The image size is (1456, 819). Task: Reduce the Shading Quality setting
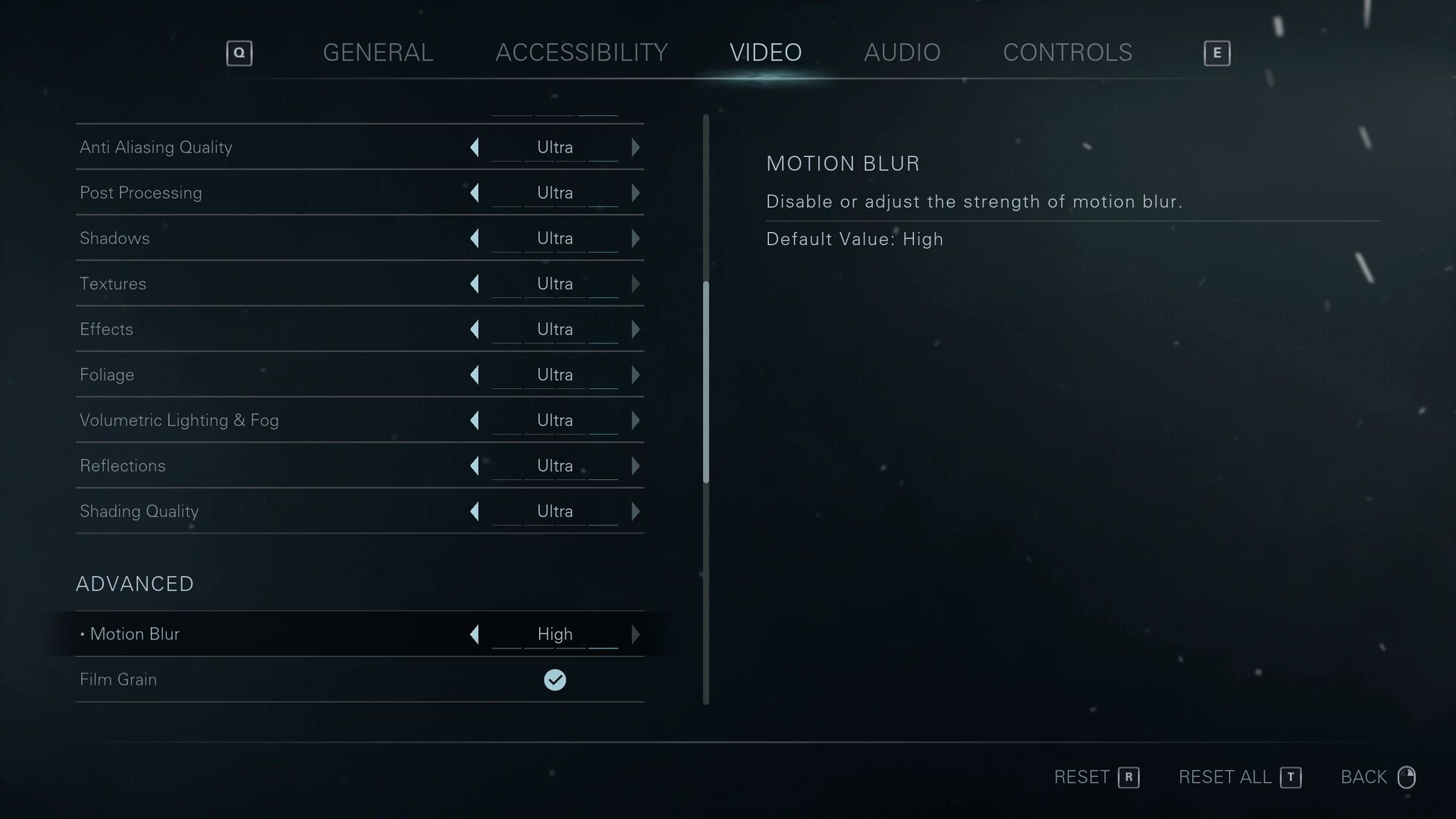coord(475,511)
